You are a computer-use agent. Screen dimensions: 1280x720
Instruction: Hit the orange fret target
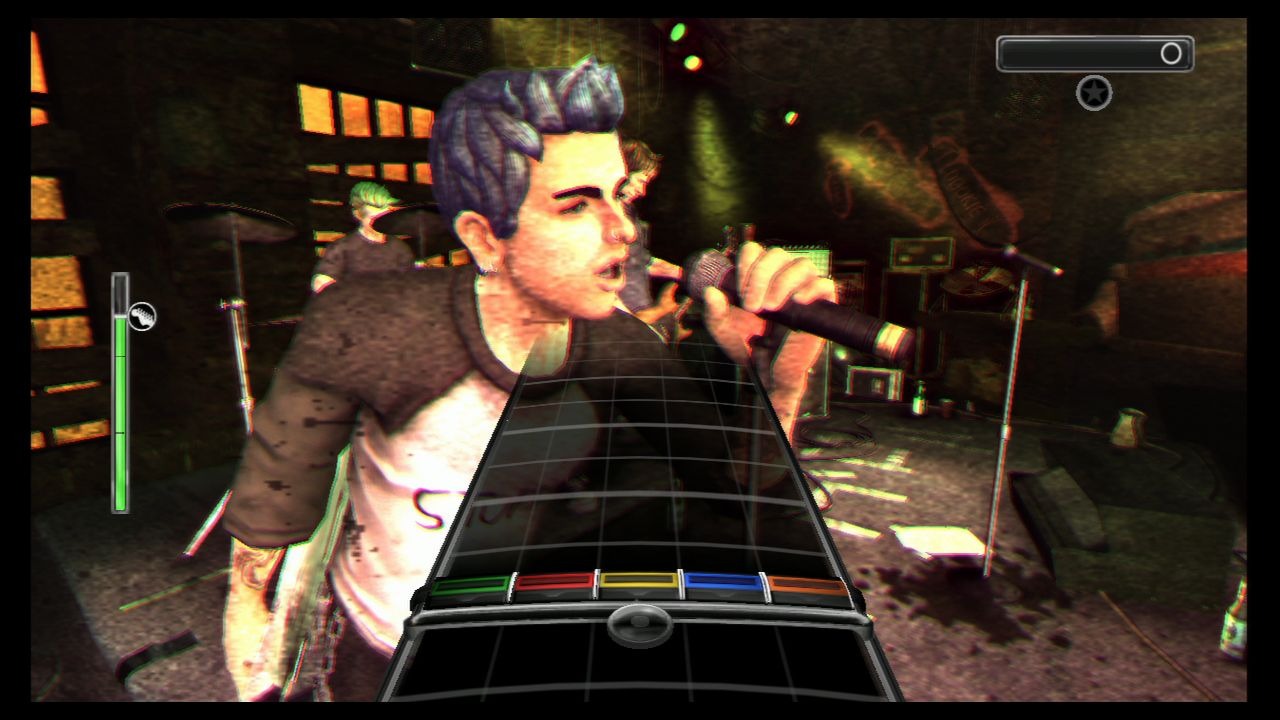pyautogui.click(x=808, y=587)
